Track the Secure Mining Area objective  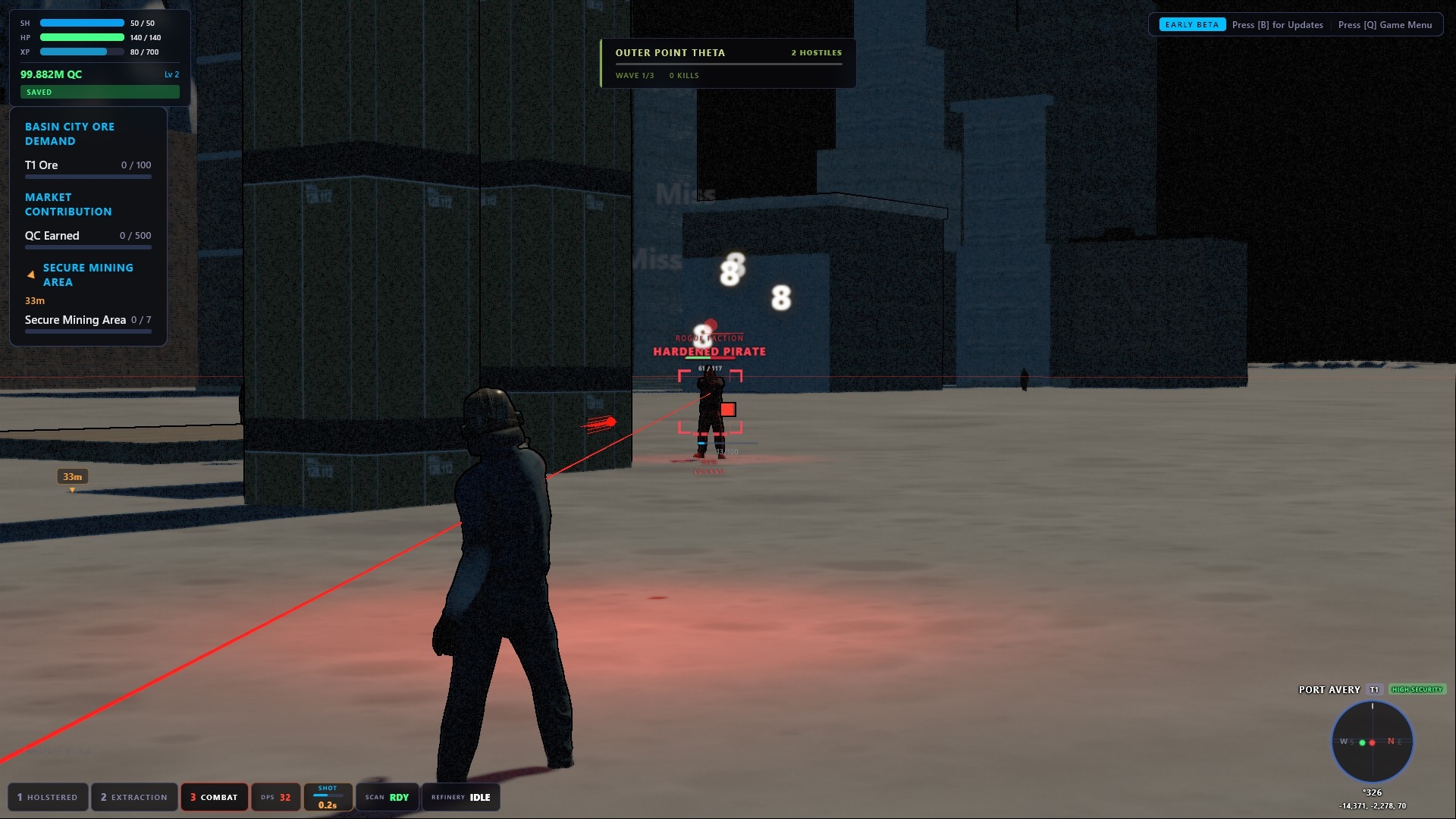tap(88, 275)
